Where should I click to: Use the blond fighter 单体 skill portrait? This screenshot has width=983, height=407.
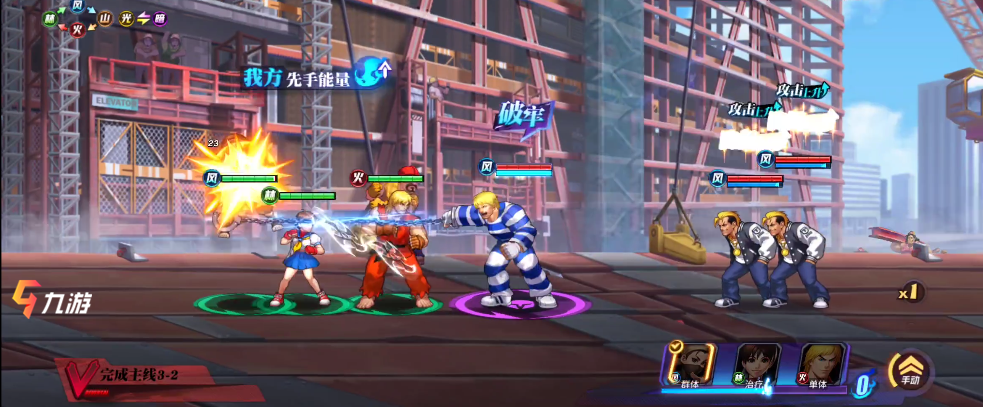pyautogui.click(x=823, y=365)
